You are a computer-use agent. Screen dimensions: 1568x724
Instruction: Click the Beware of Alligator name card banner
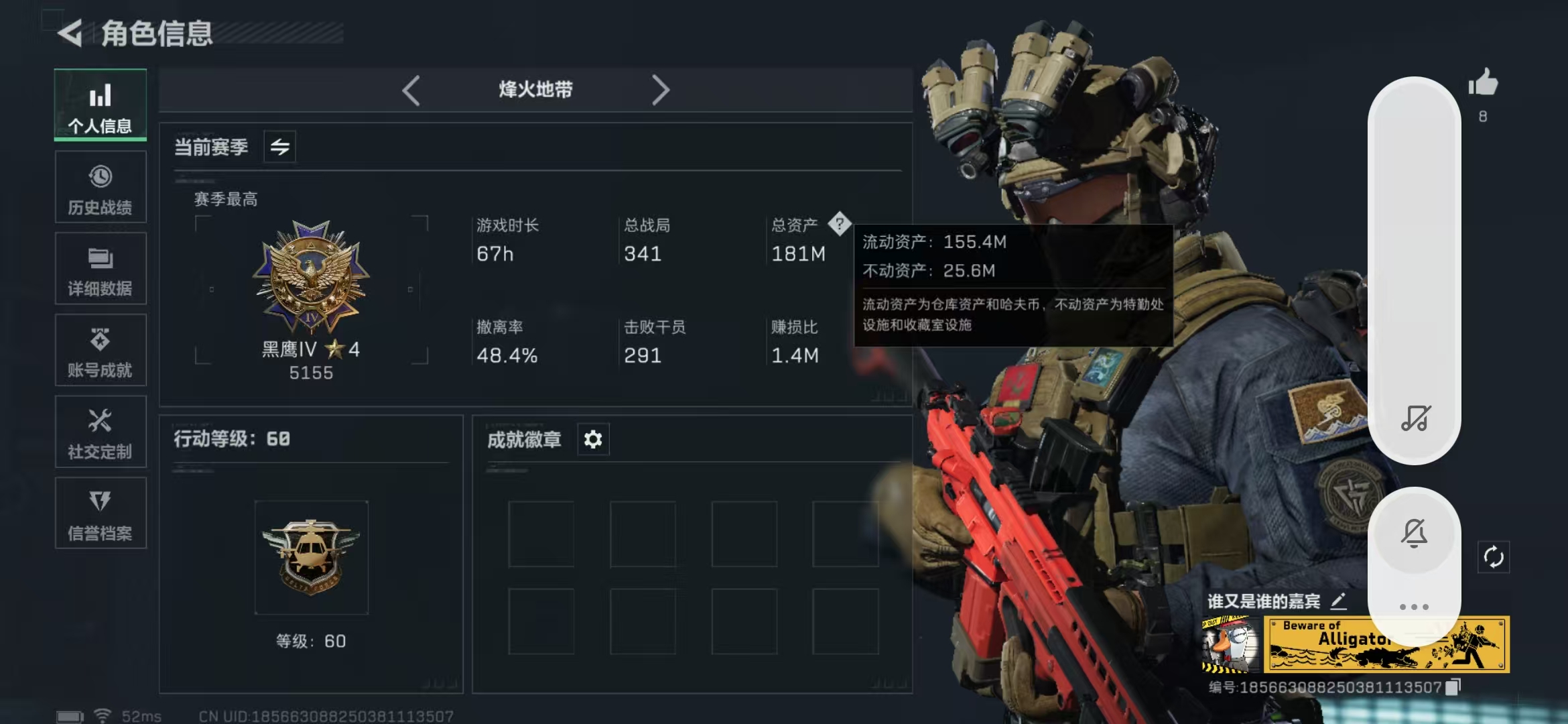point(1386,644)
